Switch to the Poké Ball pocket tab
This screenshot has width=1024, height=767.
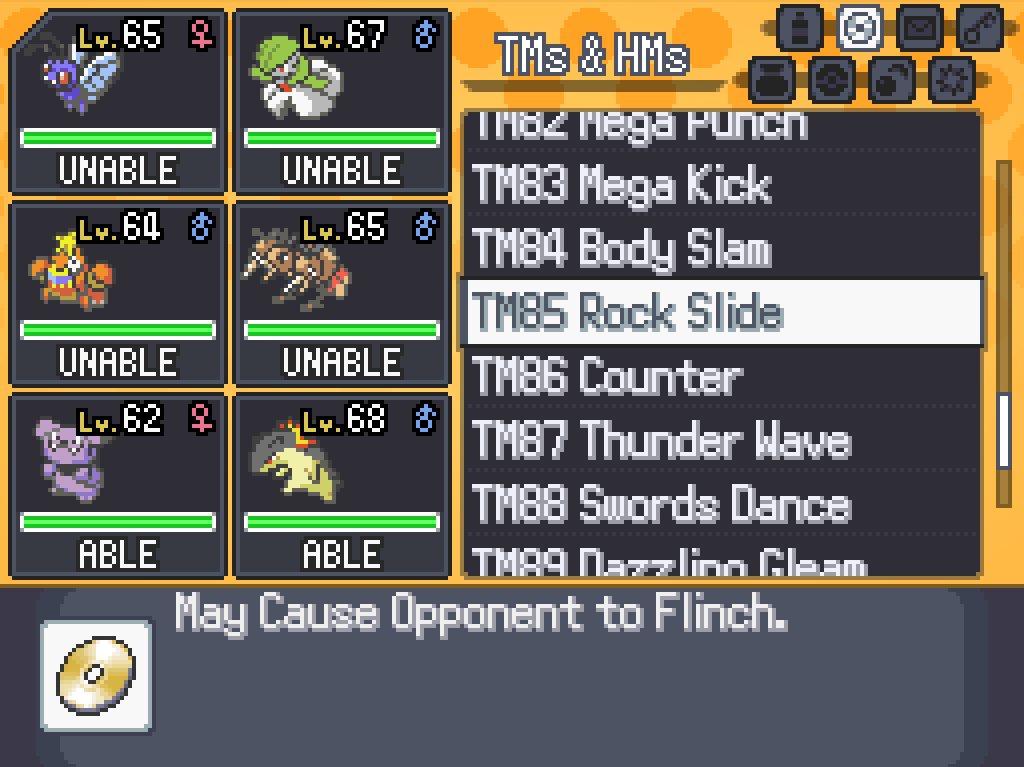pyautogui.click(x=829, y=80)
